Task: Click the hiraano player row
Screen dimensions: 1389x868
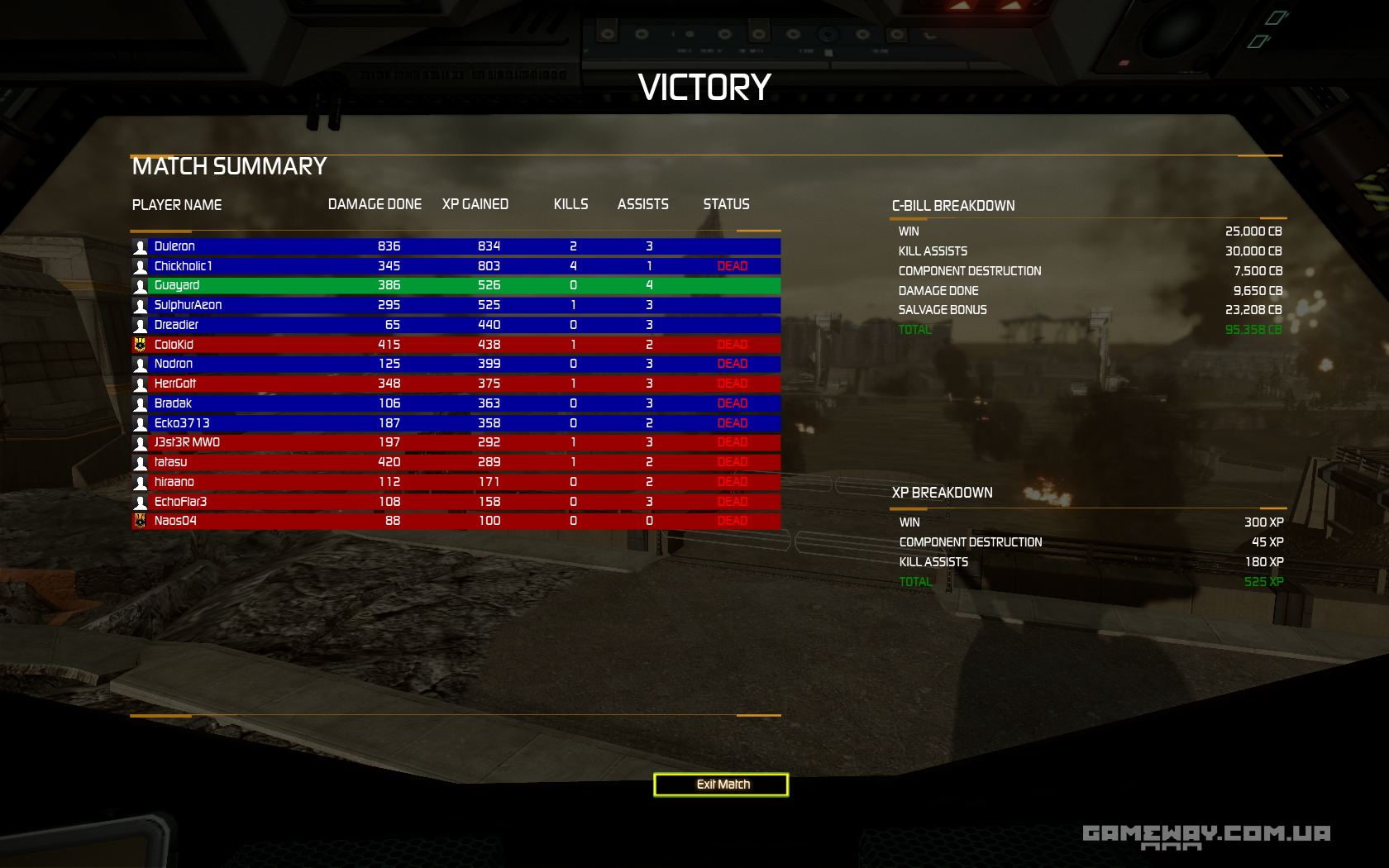Action: point(455,482)
